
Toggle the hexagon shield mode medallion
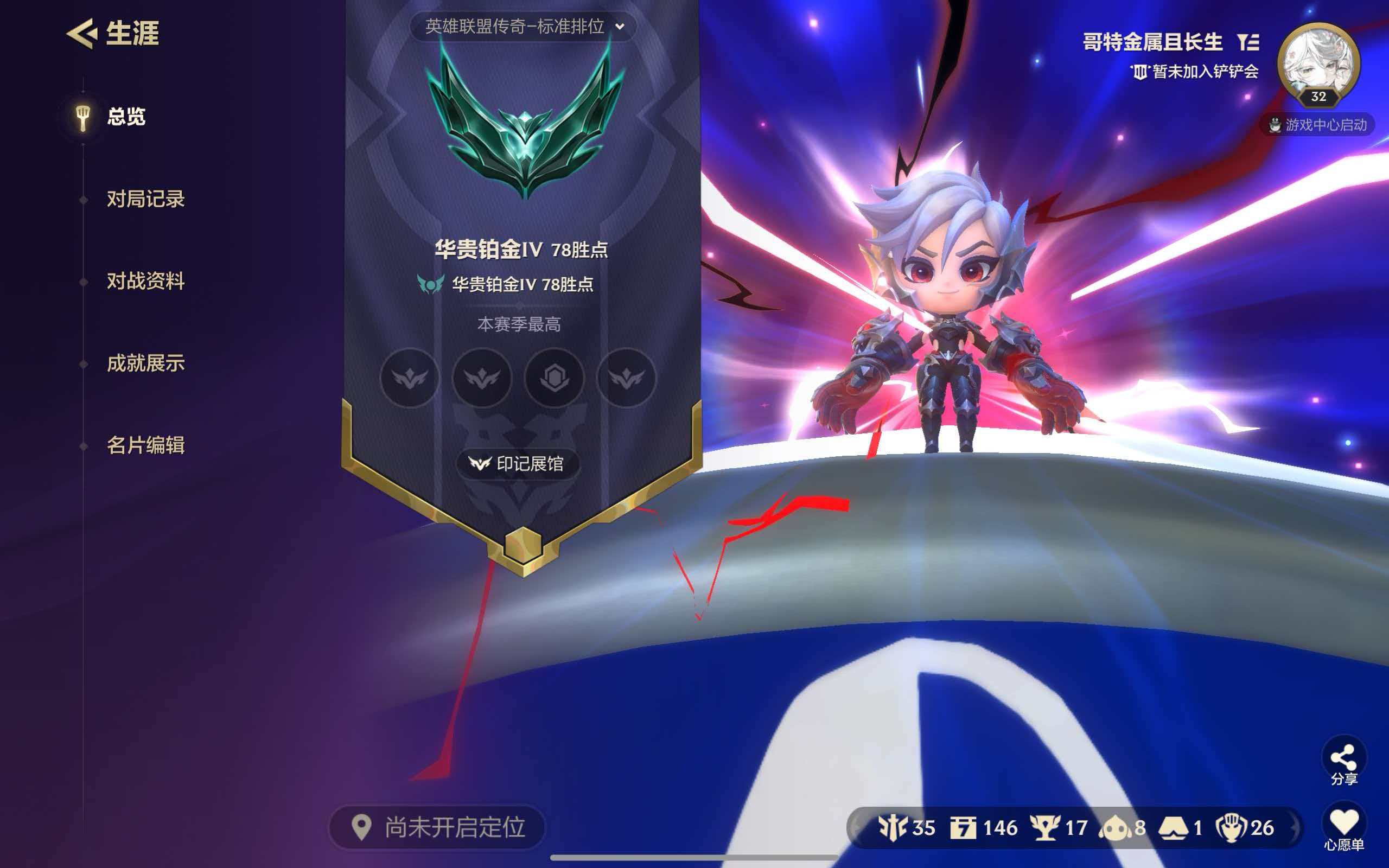[555, 378]
